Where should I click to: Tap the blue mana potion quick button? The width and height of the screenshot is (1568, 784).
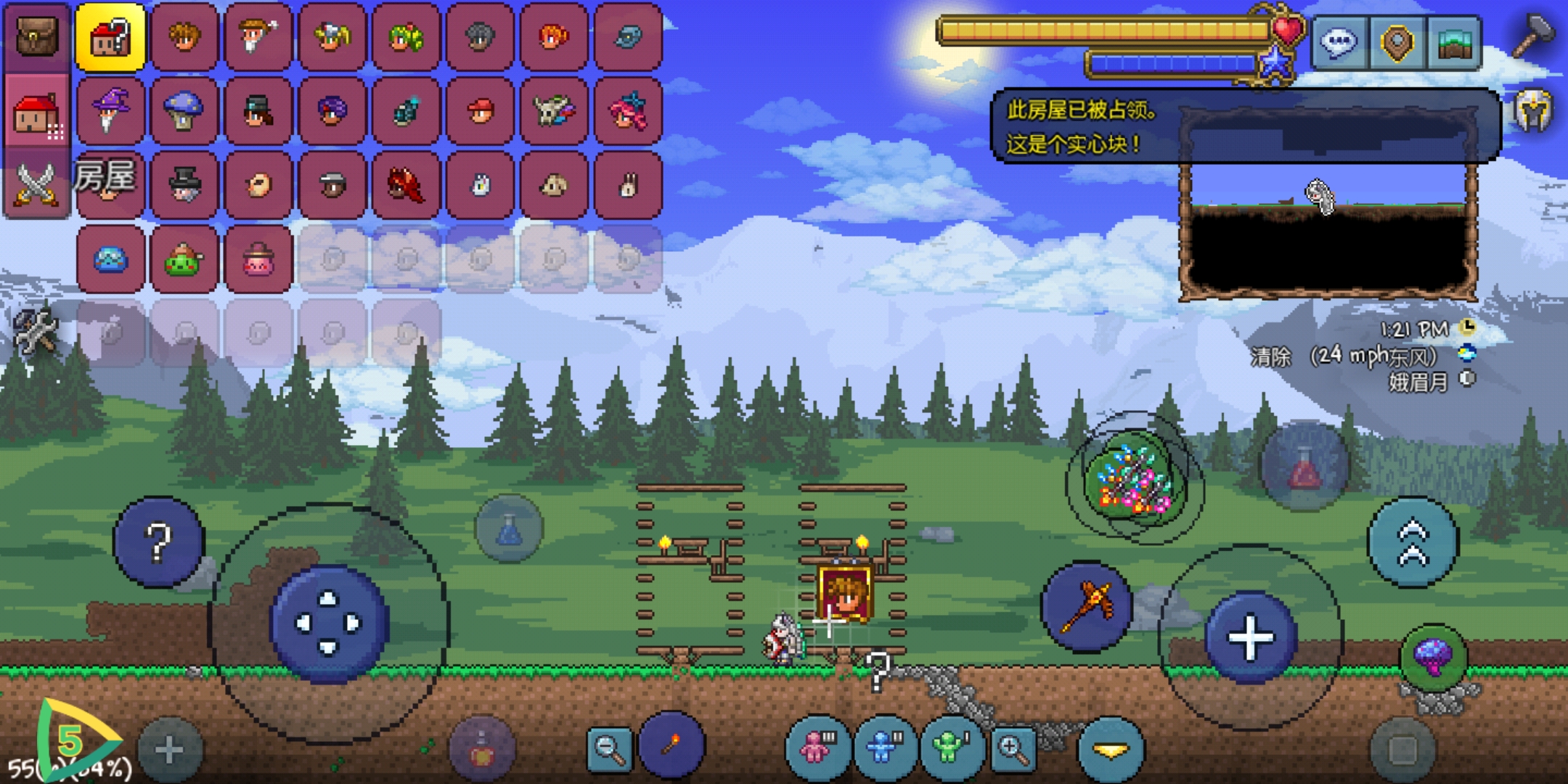coord(509,528)
